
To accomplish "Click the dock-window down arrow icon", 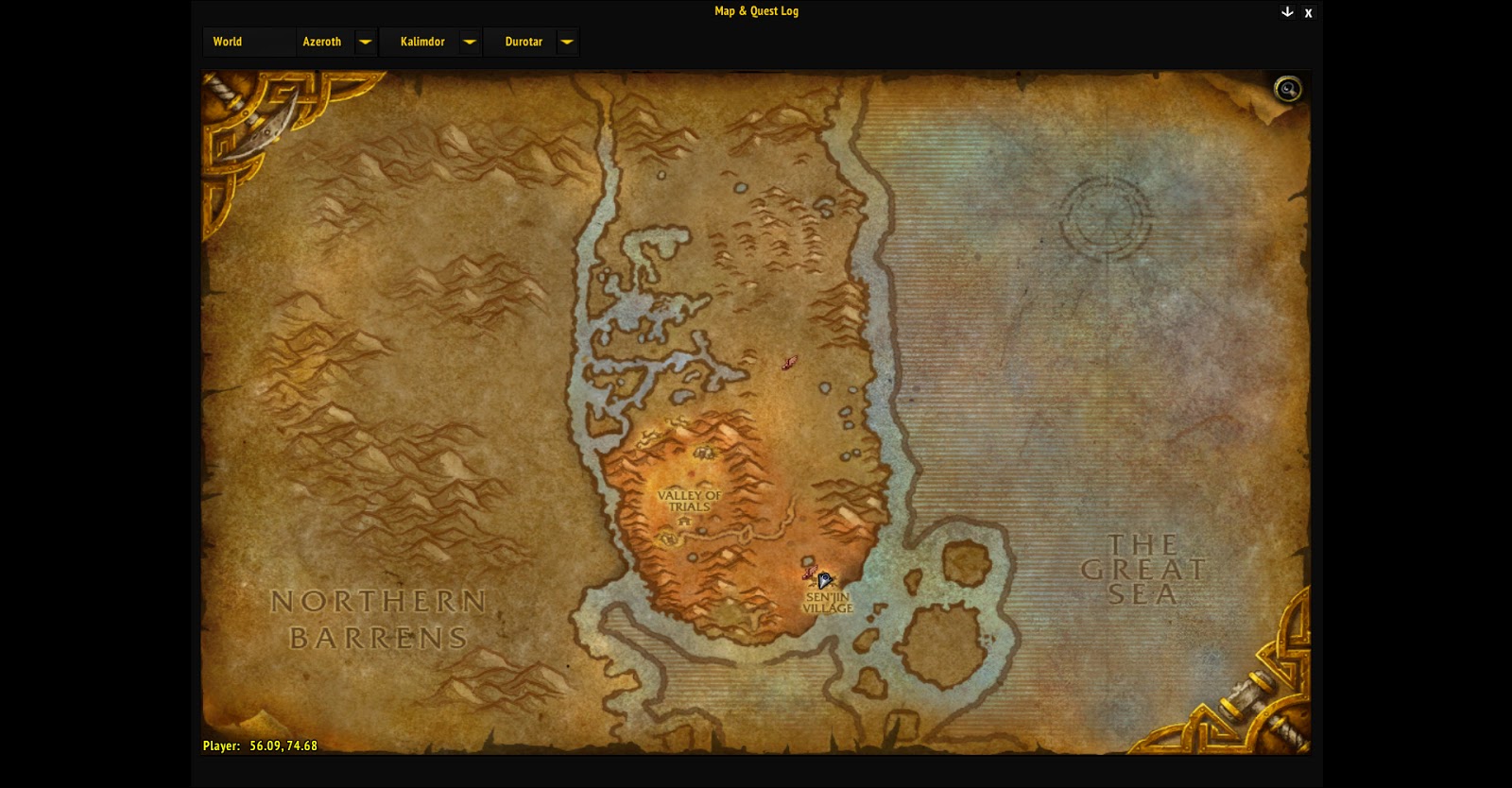I will [1286, 12].
